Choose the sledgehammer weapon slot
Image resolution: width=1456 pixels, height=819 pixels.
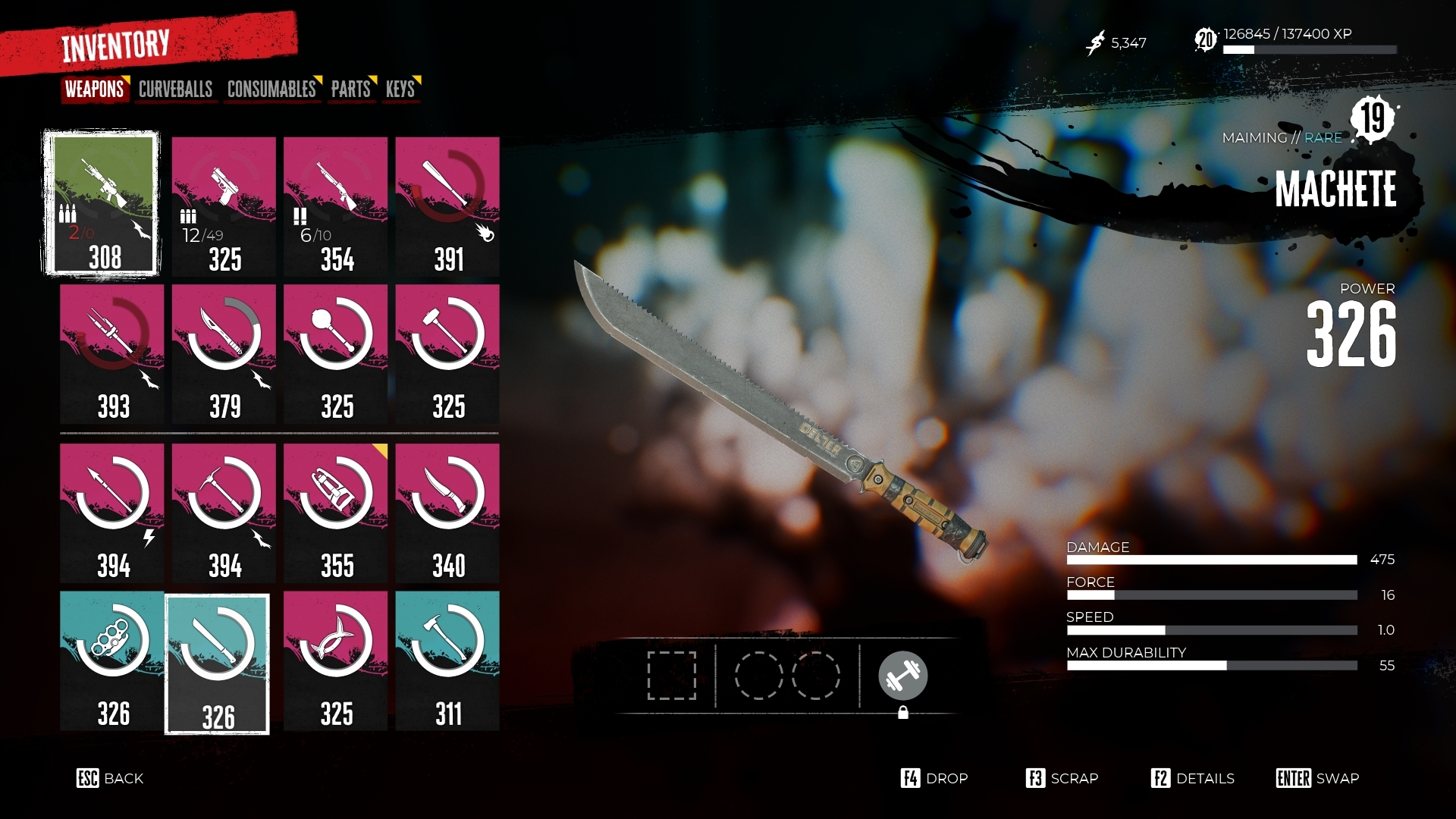coord(447,353)
